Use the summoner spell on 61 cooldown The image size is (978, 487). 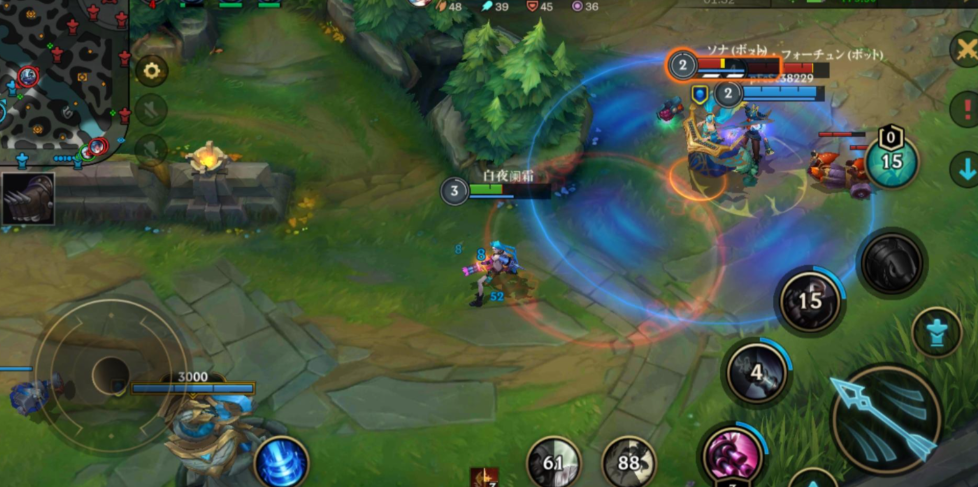[x=553, y=463]
